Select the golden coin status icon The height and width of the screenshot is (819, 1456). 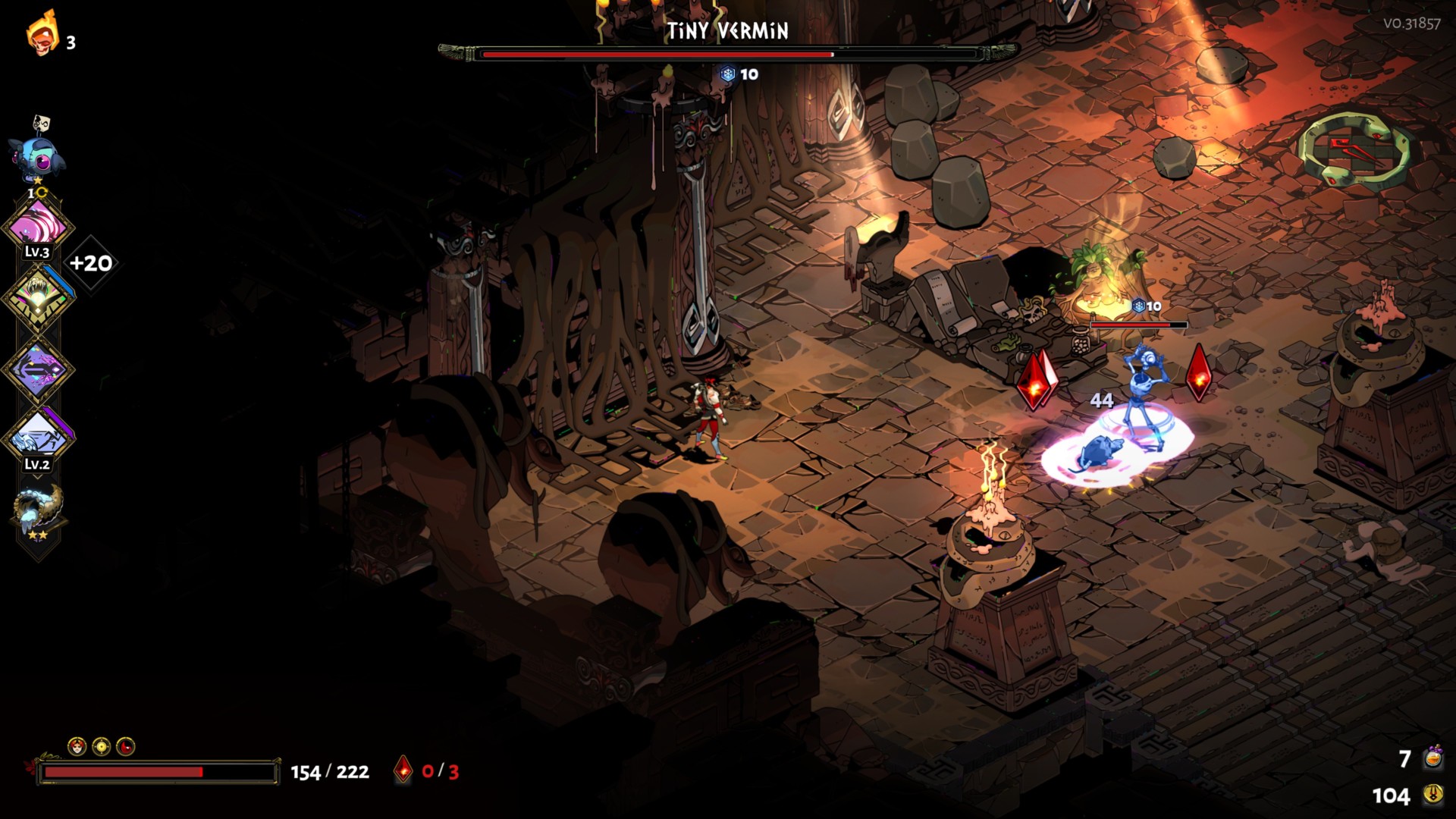click(102, 747)
